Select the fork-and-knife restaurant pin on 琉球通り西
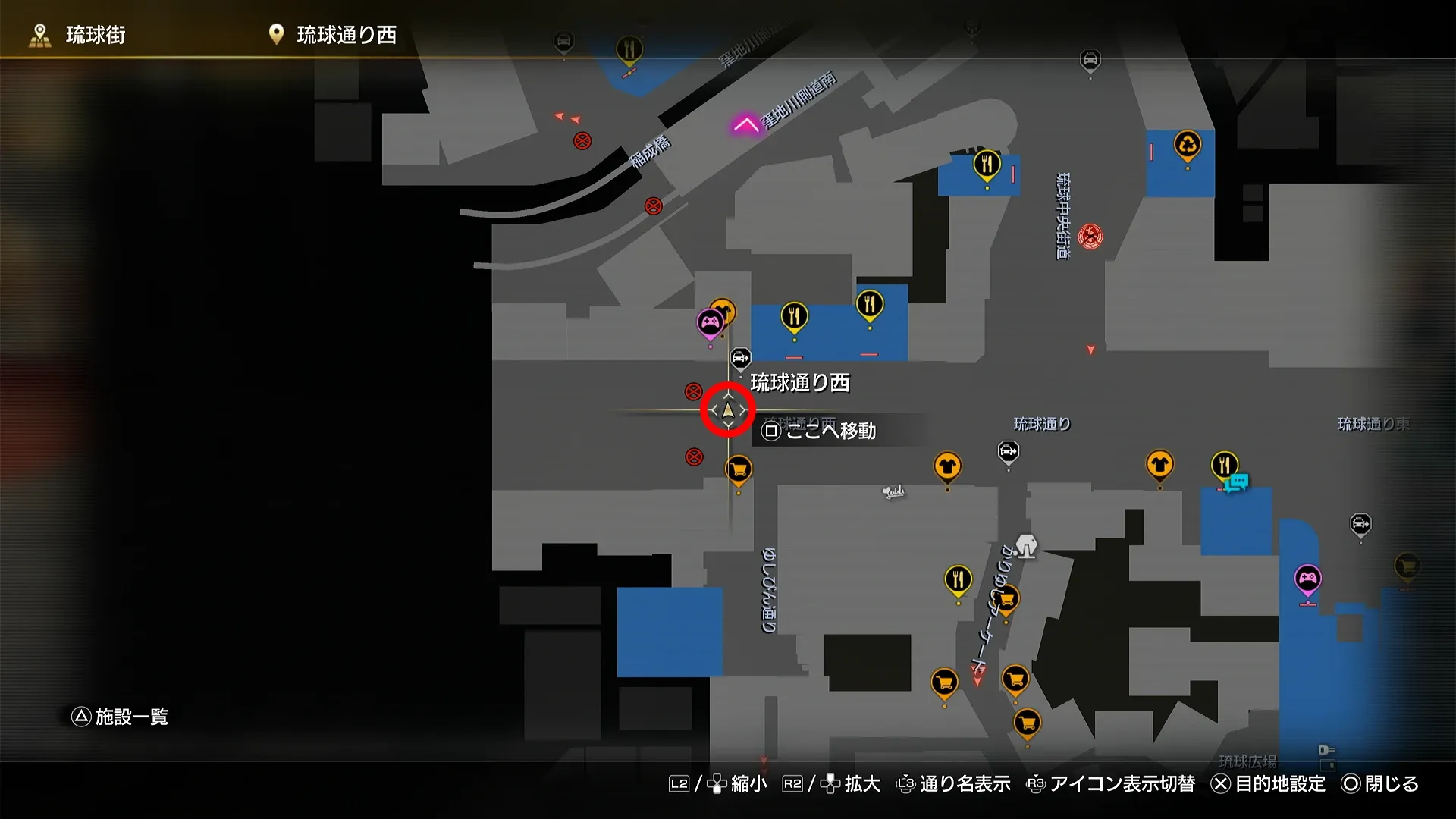Screen dimensions: 1456x819 coord(795,317)
